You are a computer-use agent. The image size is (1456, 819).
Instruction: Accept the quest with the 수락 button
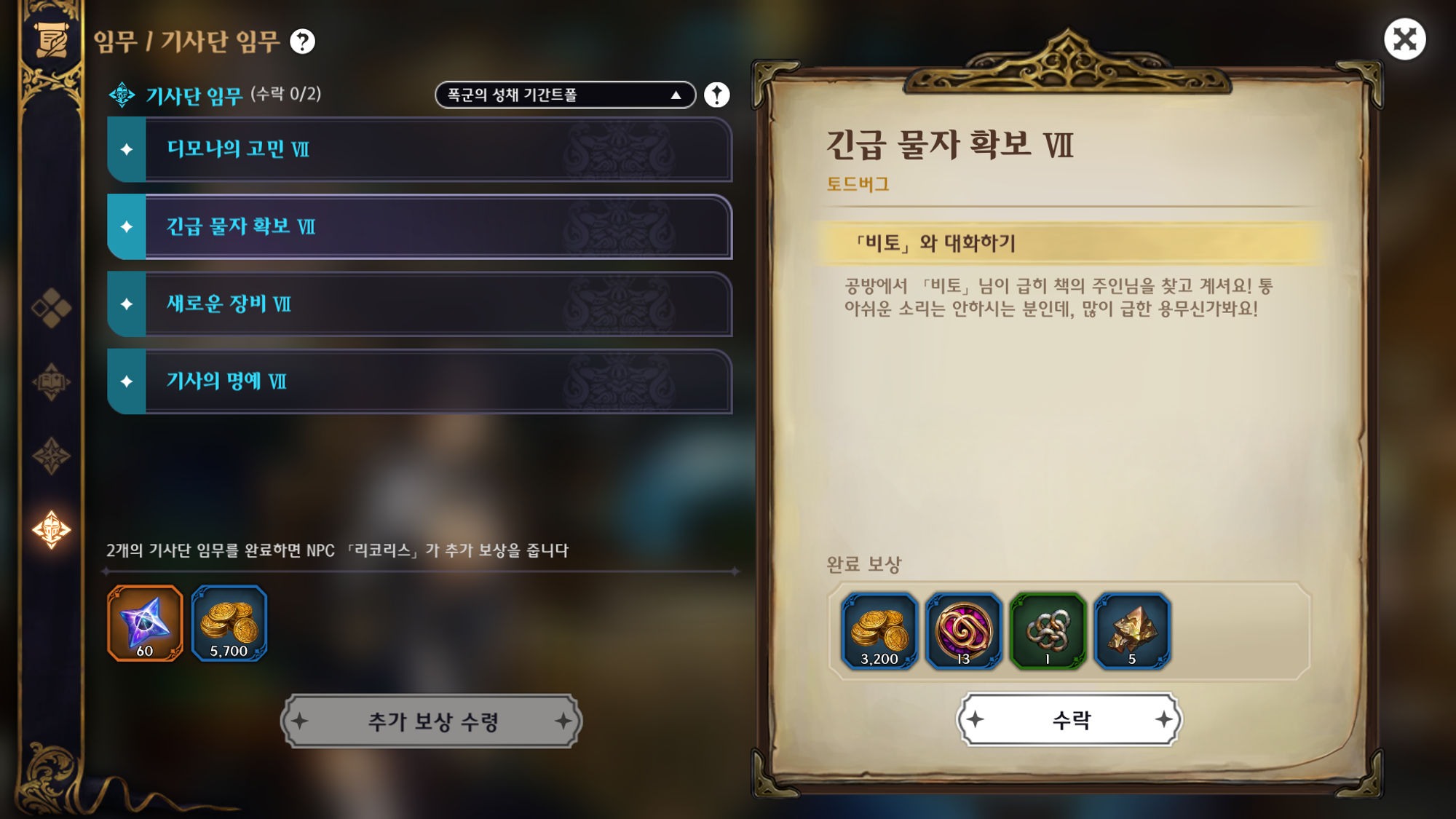coord(1069,720)
